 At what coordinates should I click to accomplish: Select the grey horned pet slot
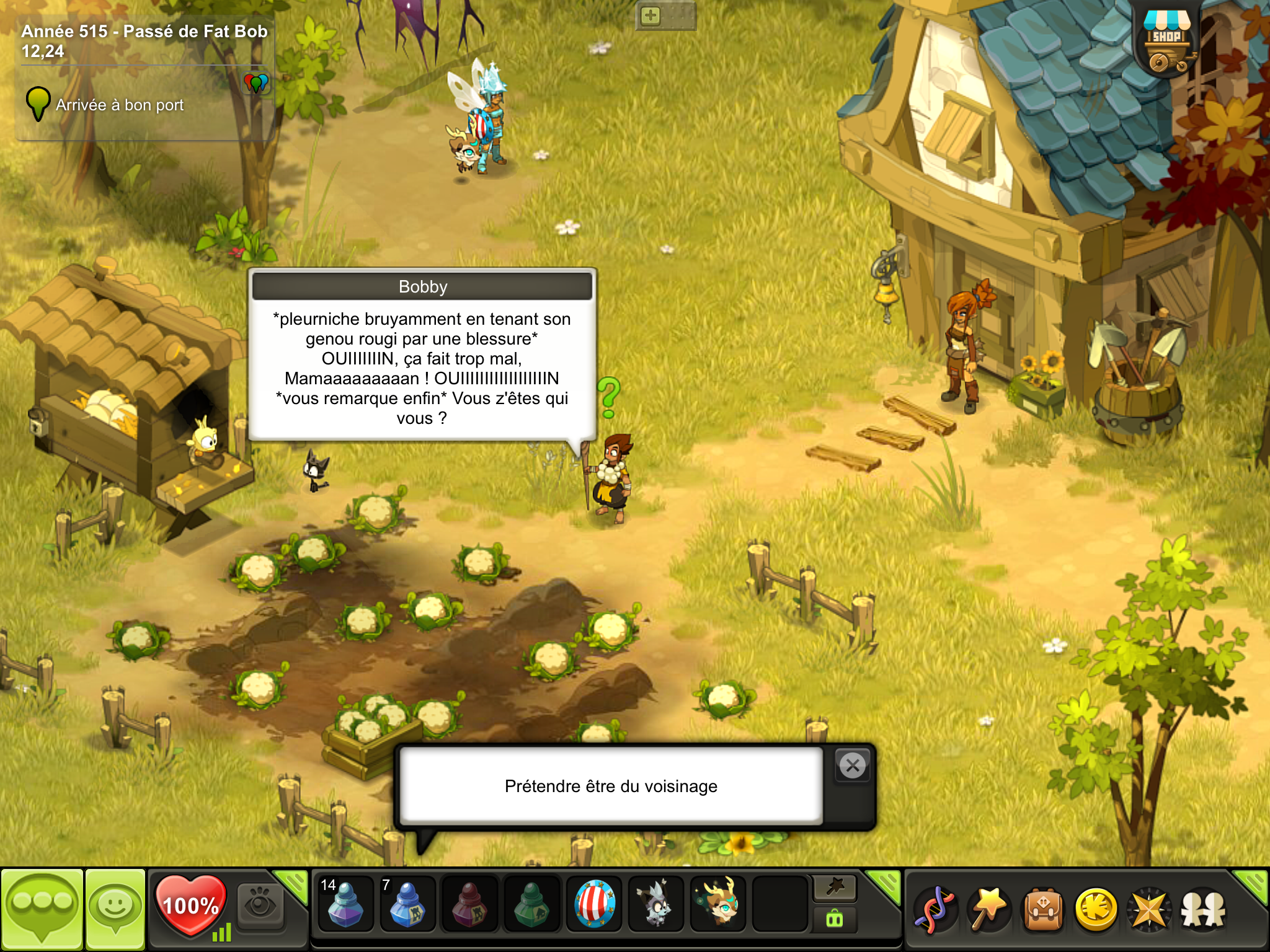coord(656,905)
